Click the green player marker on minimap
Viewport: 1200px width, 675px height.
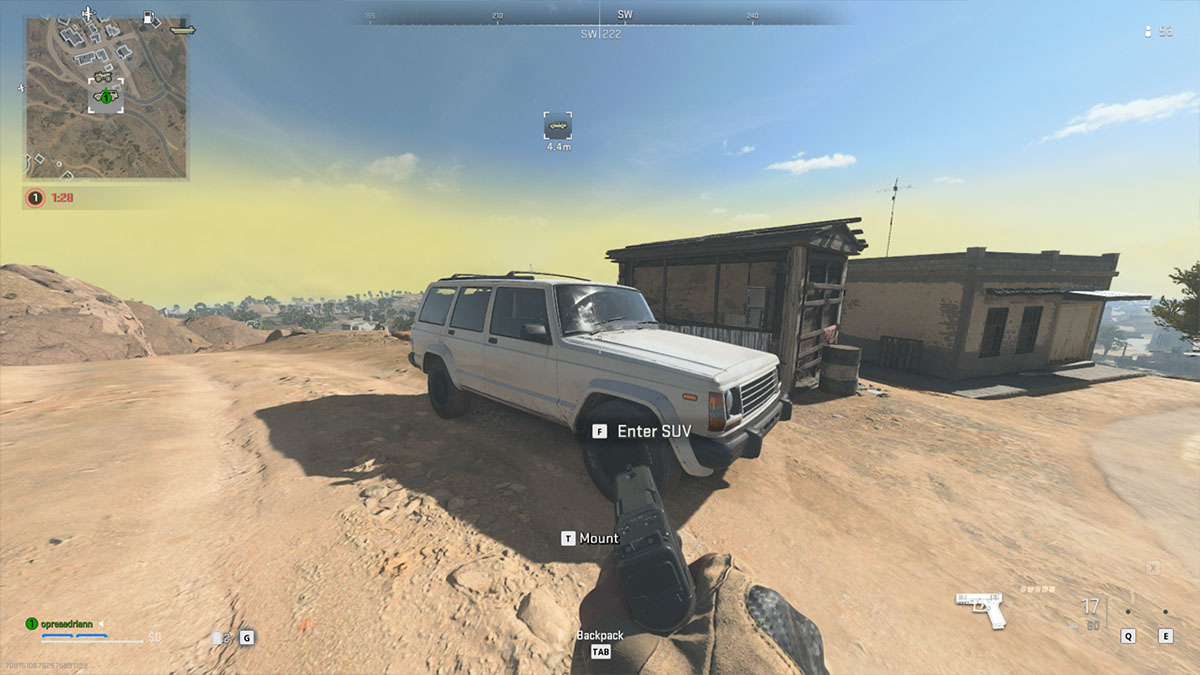pyautogui.click(x=106, y=97)
